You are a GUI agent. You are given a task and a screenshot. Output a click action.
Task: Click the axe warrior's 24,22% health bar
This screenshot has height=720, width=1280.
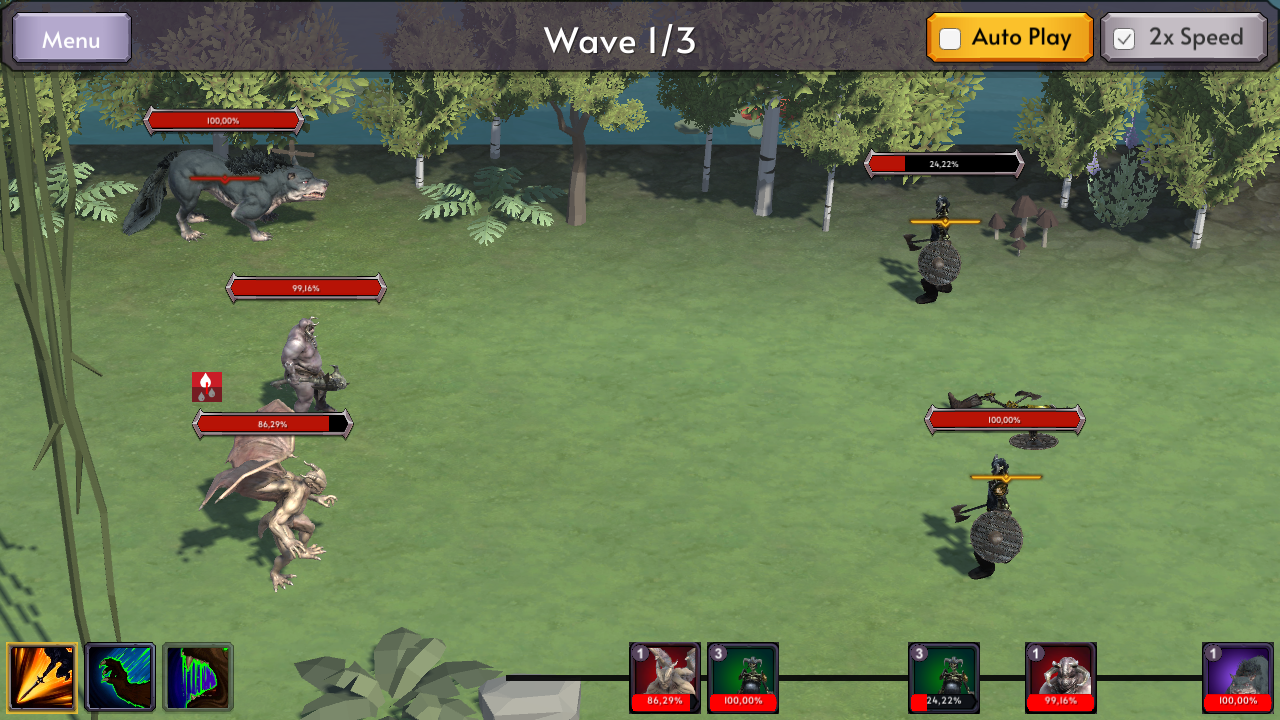point(944,162)
